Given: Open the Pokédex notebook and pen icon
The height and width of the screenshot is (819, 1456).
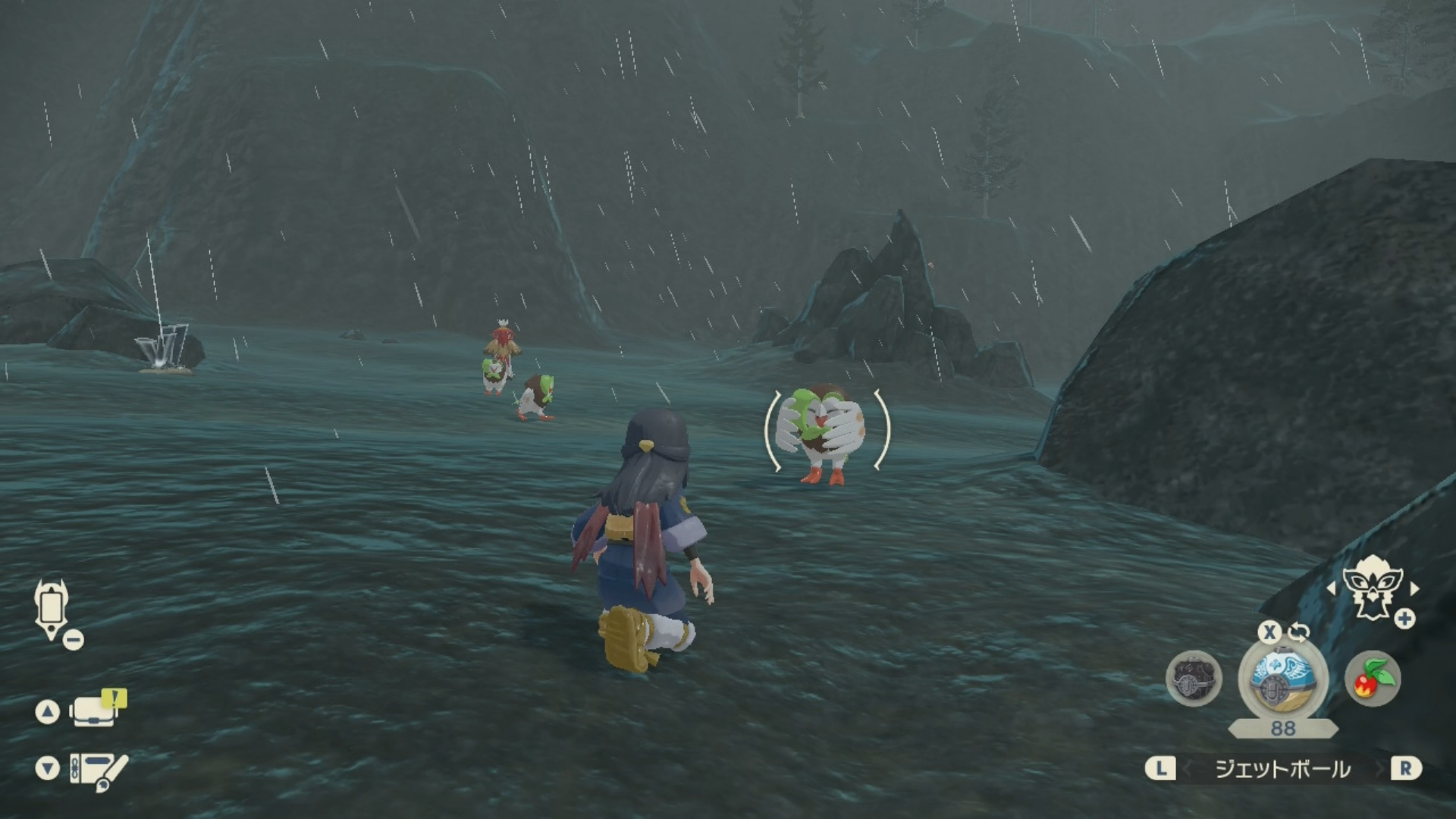Looking at the screenshot, I should point(99,770).
